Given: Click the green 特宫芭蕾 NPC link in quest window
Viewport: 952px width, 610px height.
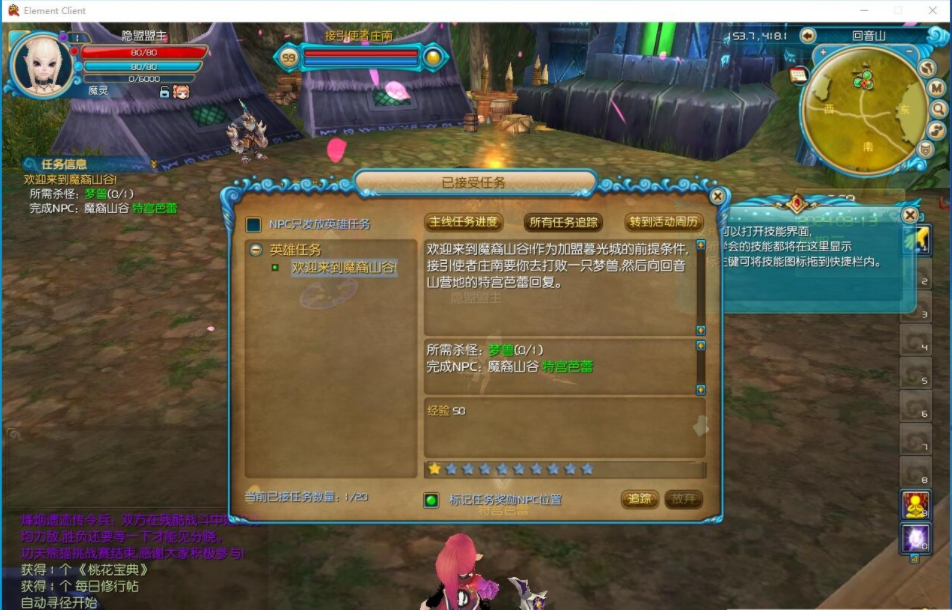Looking at the screenshot, I should click(567, 367).
